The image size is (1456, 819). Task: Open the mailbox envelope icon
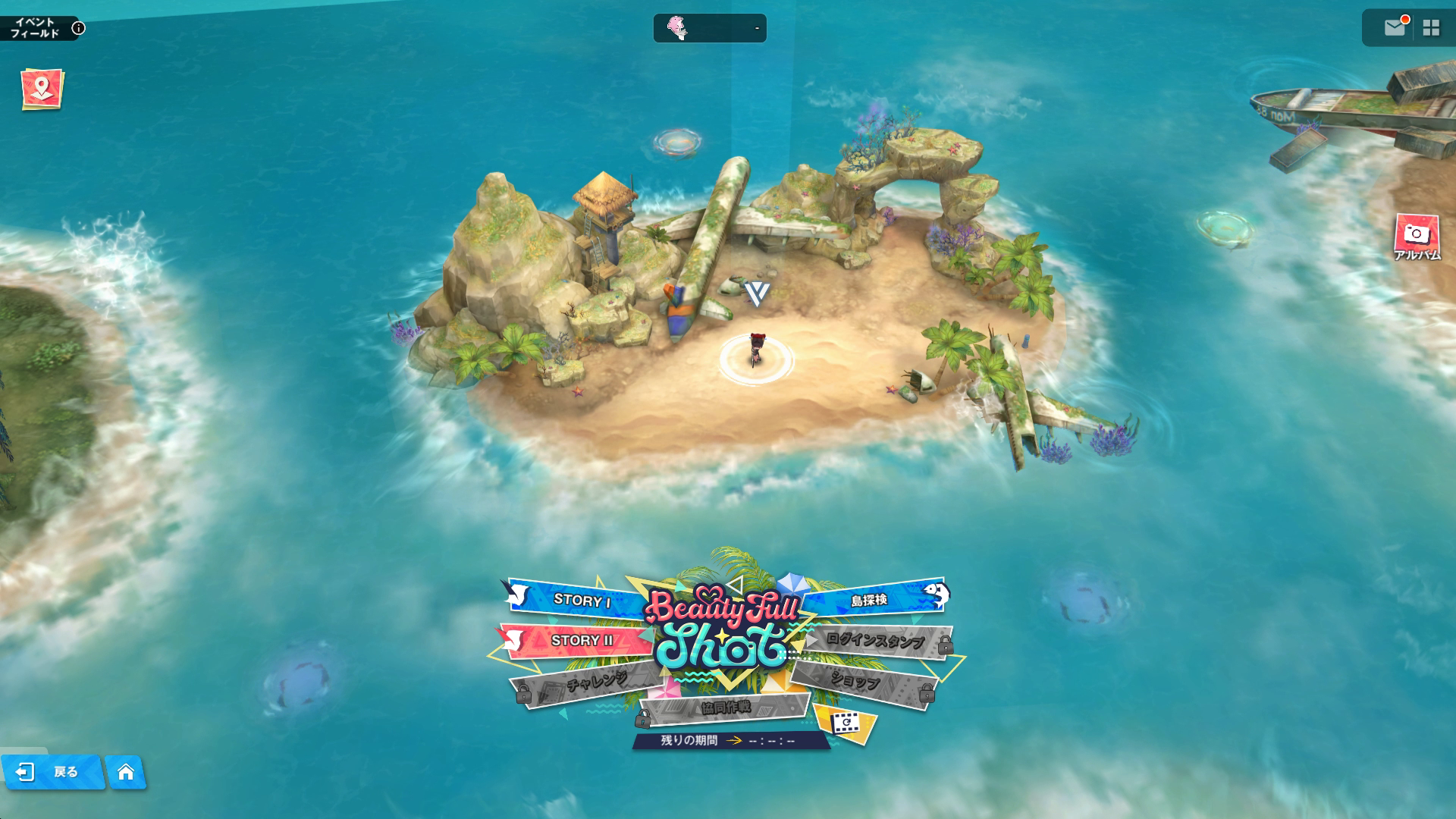coord(1395,28)
